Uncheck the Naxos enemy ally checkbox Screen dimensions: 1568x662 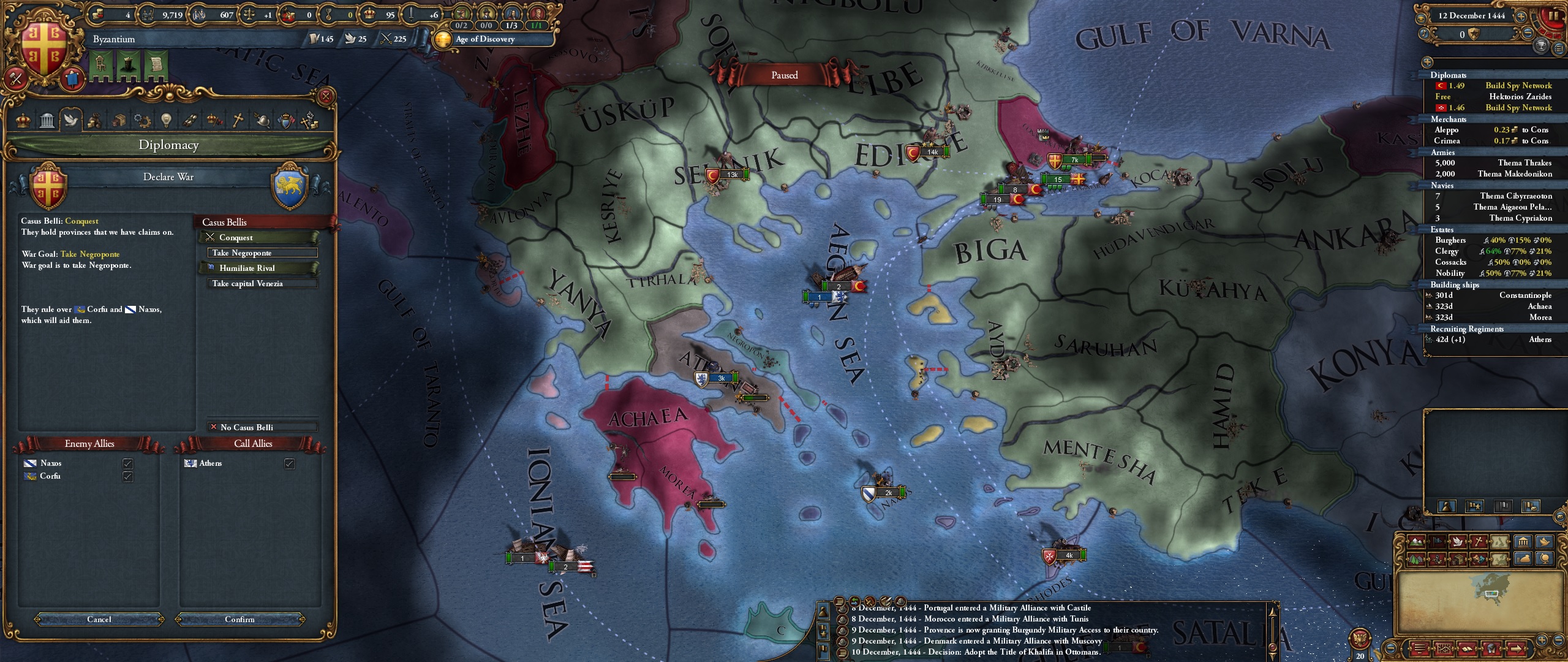[127, 463]
